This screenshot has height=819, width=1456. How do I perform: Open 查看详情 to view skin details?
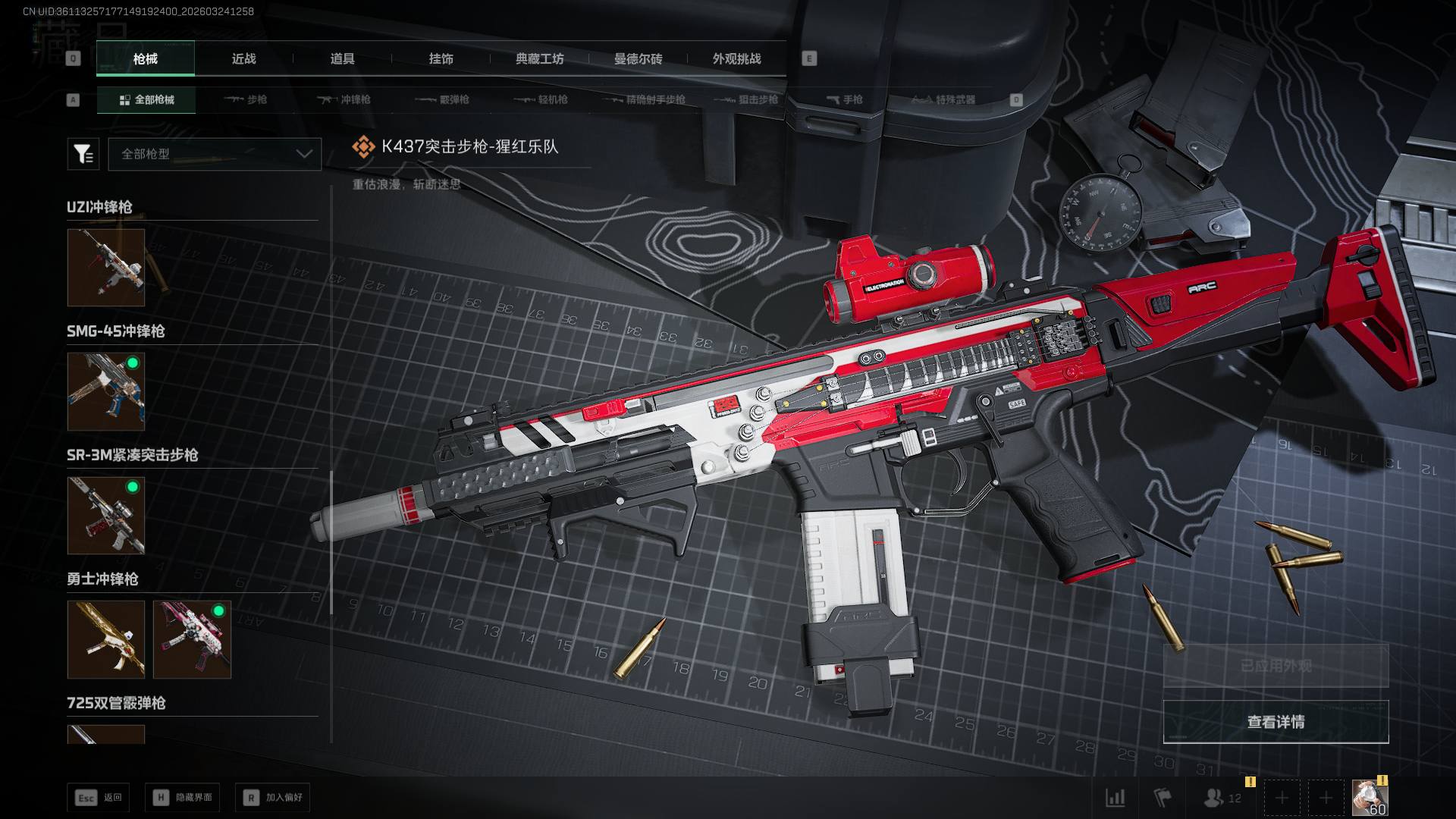pos(1276,722)
